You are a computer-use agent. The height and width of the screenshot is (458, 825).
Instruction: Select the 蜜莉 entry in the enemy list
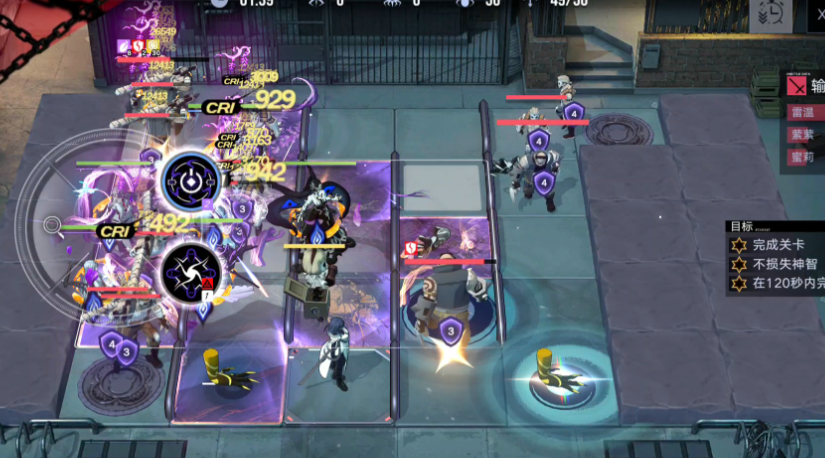[803, 156]
